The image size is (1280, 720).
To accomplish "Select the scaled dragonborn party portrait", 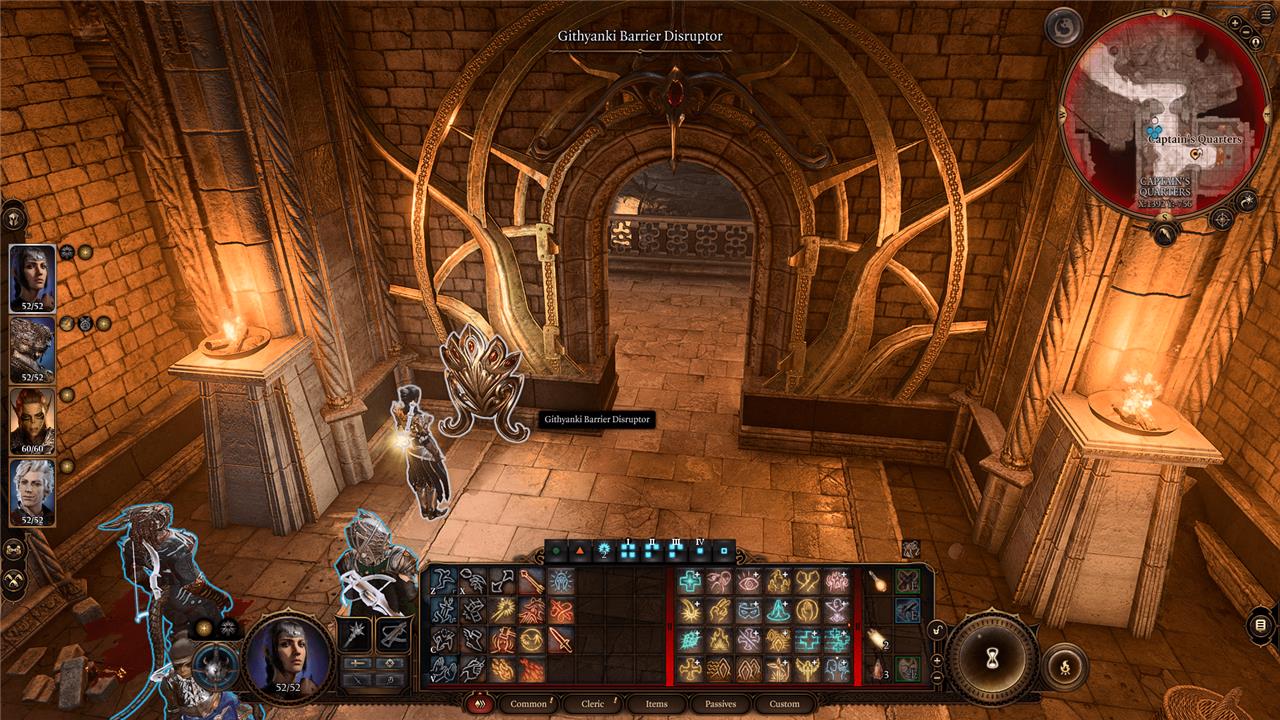I will (x=32, y=350).
